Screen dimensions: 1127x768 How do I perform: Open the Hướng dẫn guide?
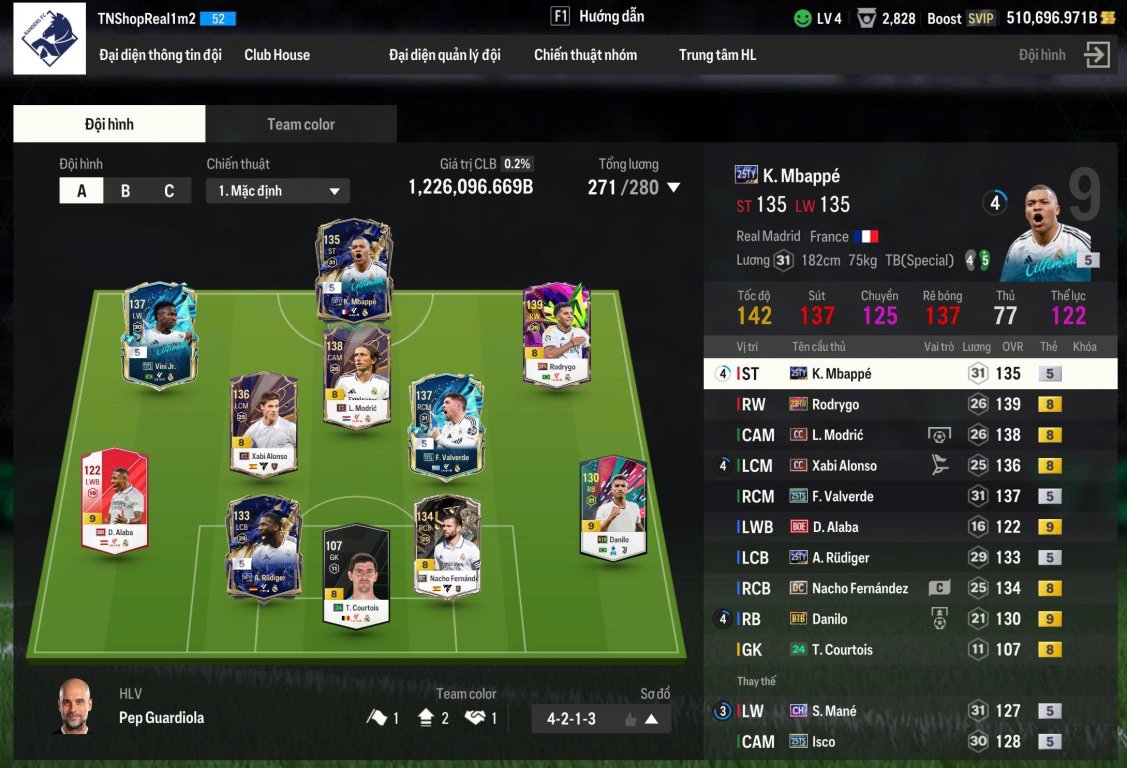coord(598,16)
